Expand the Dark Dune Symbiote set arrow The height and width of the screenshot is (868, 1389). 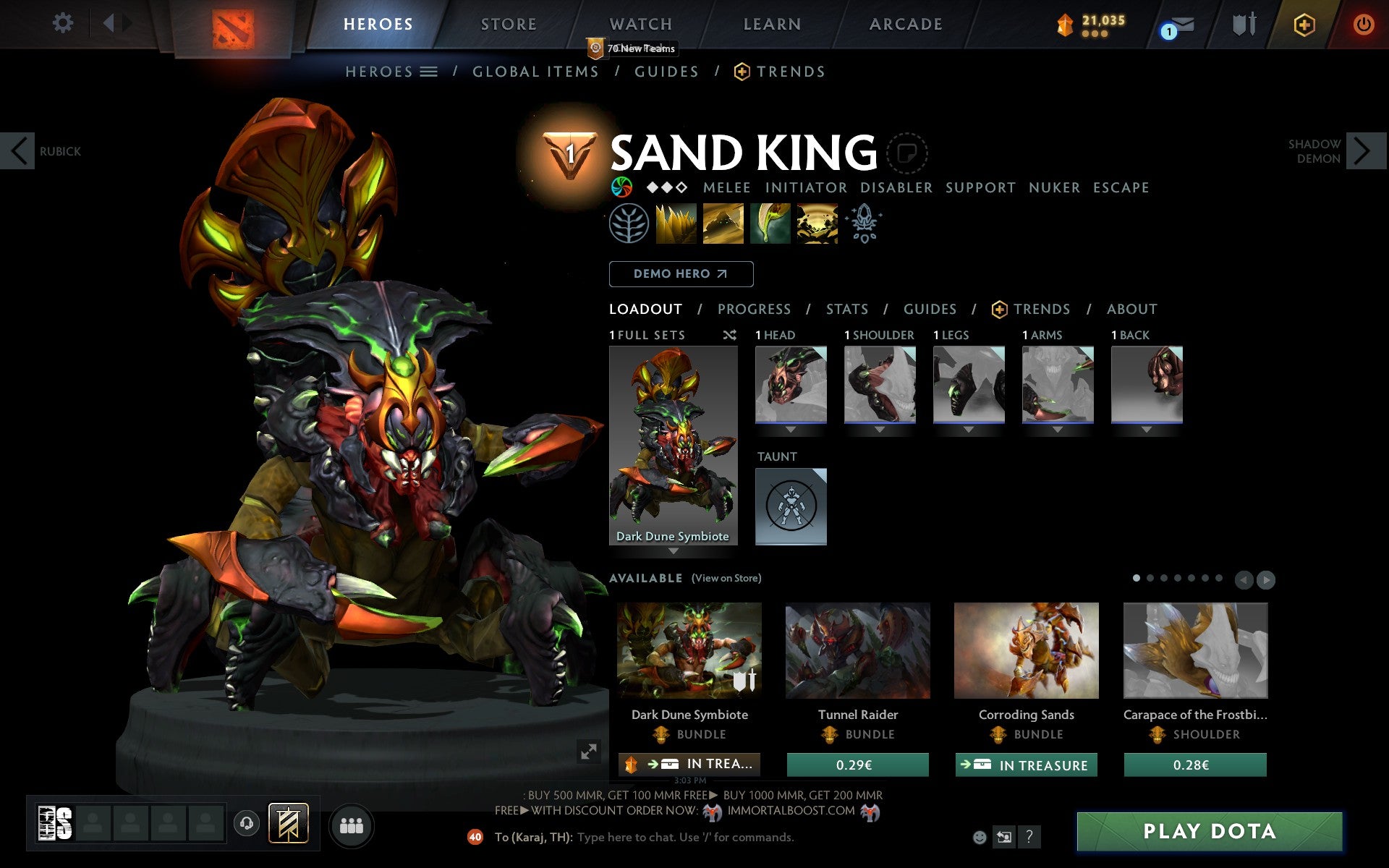pyautogui.click(x=672, y=550)
